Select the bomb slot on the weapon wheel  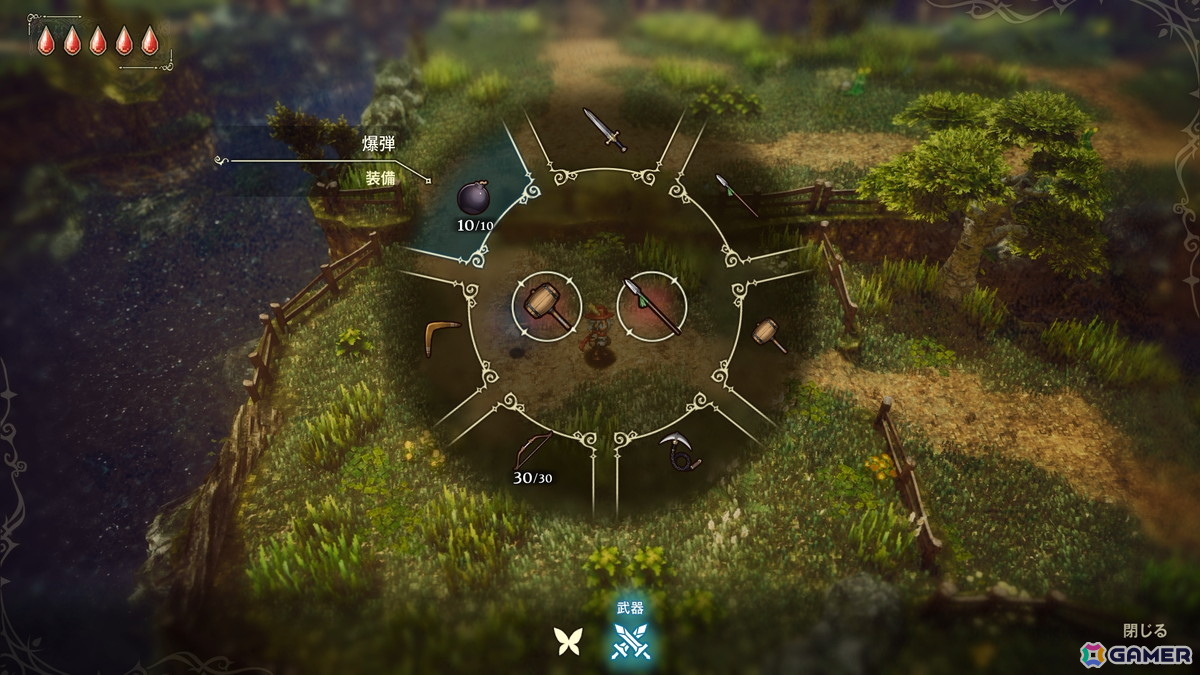click(473, 197)
